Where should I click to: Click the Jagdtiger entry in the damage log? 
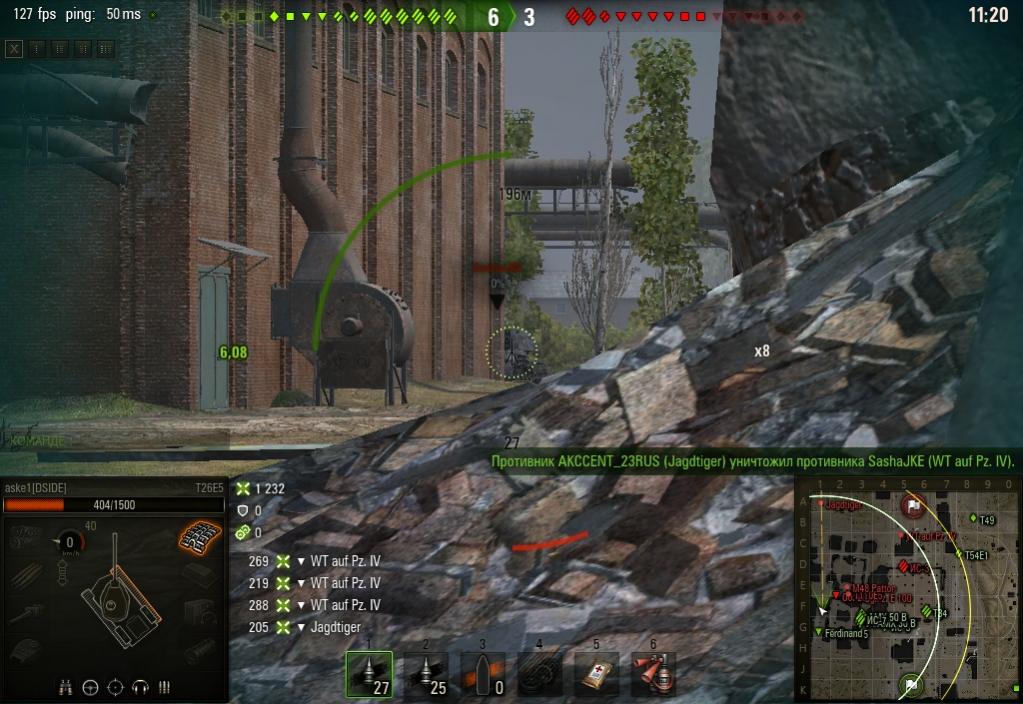[336, 627]
